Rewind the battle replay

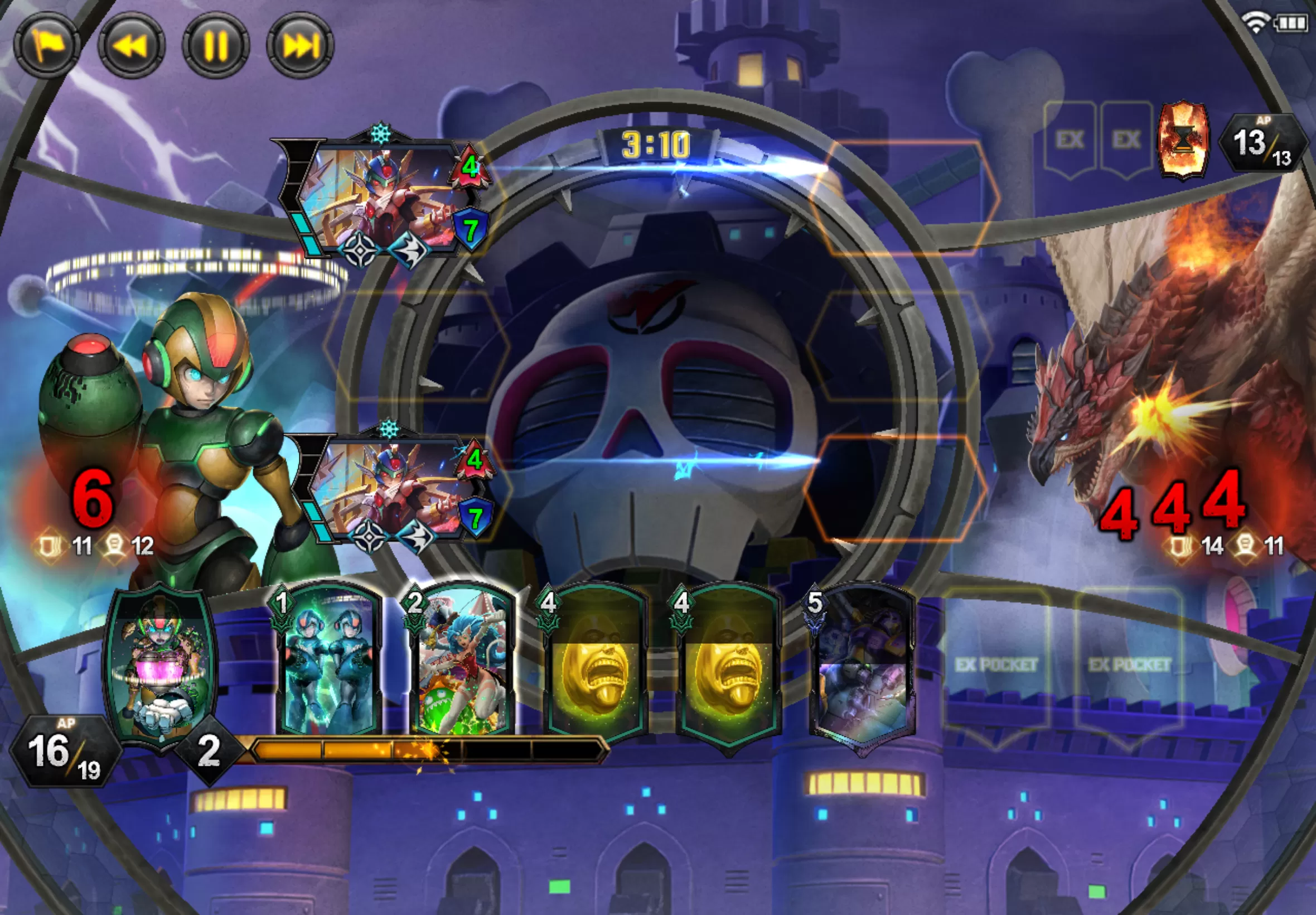(x=131, y=45)
